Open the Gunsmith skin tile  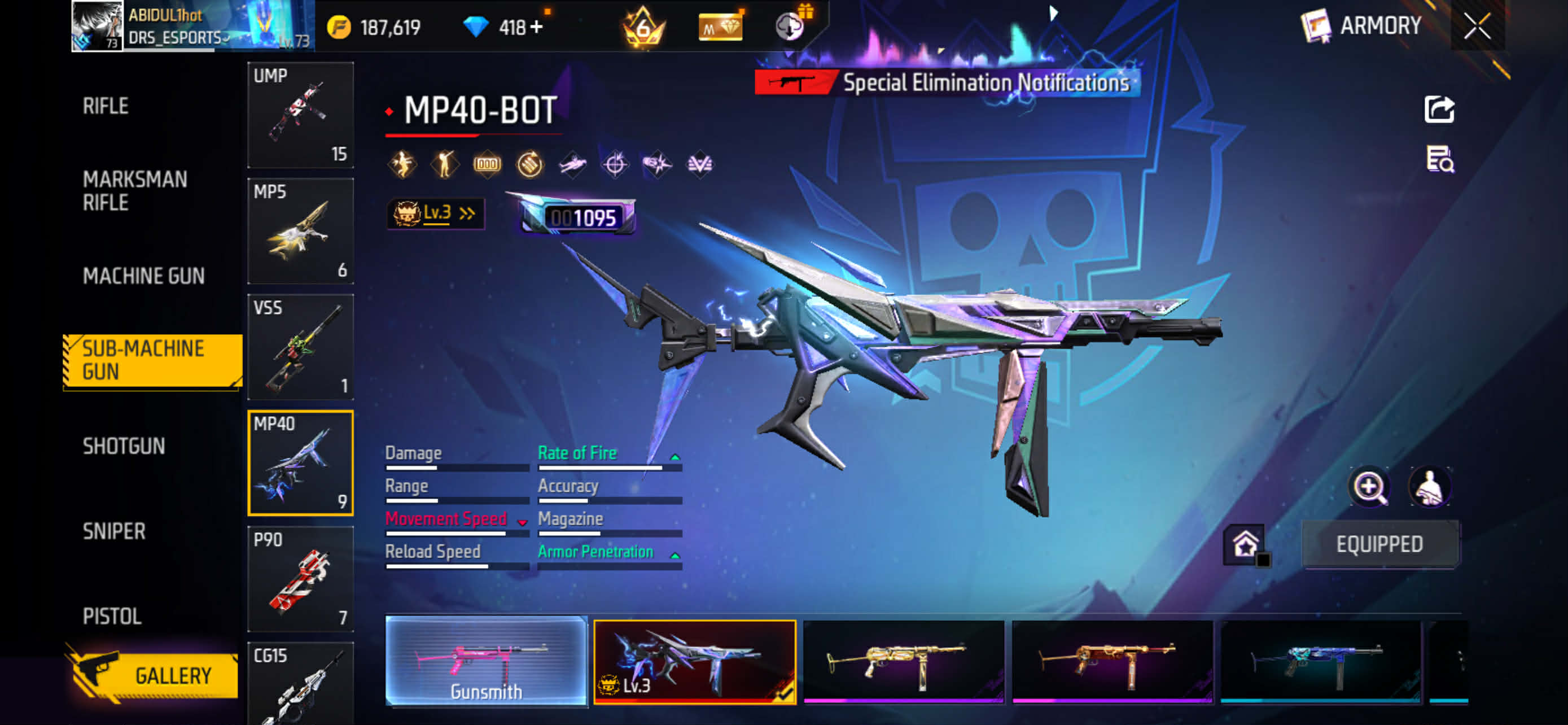(x=487, y=662)
